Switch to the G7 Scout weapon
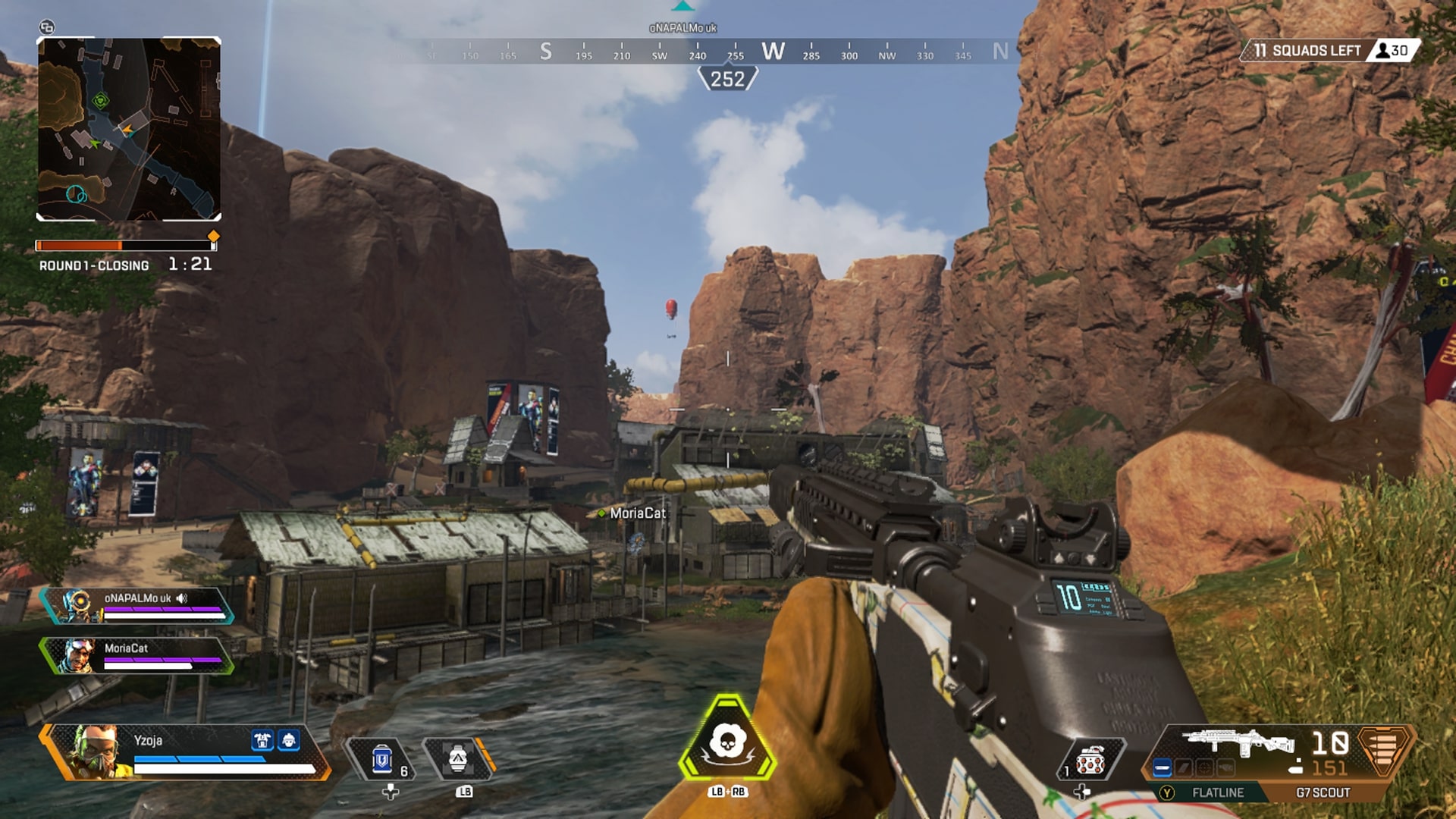1456x819 pixels. coord(1323,792)
